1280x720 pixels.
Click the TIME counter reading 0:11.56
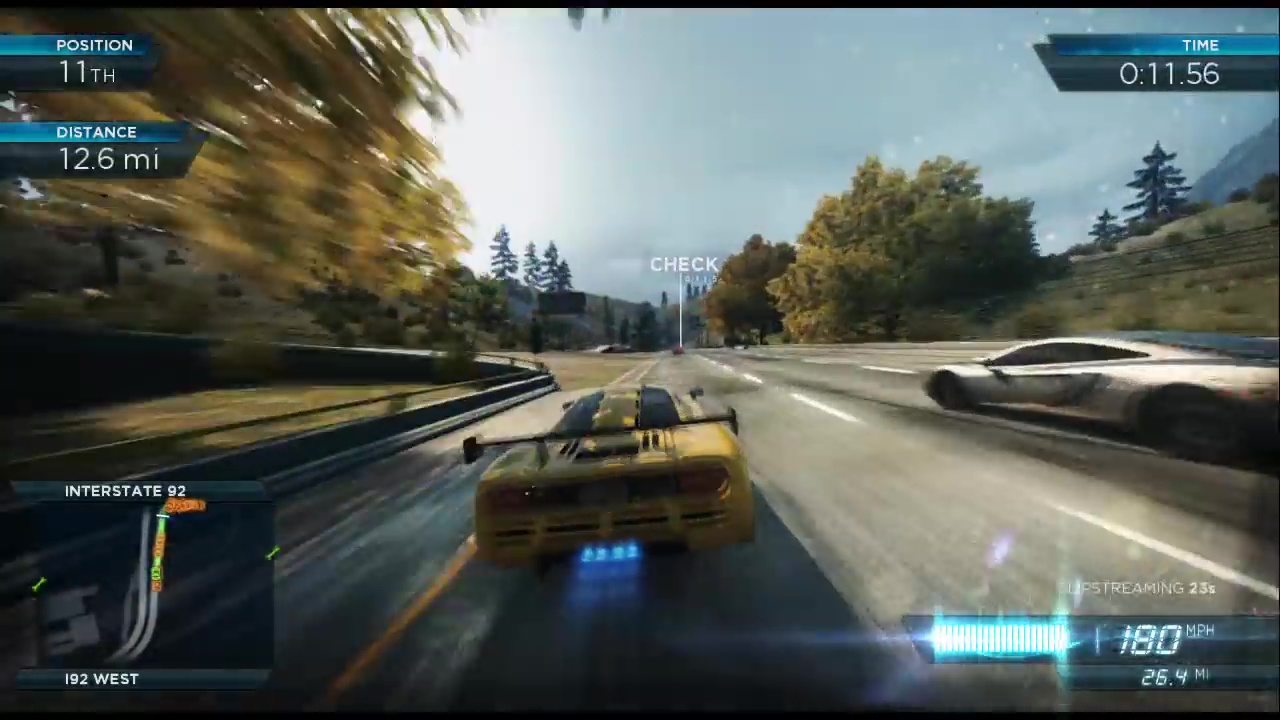click(1168, 73)
